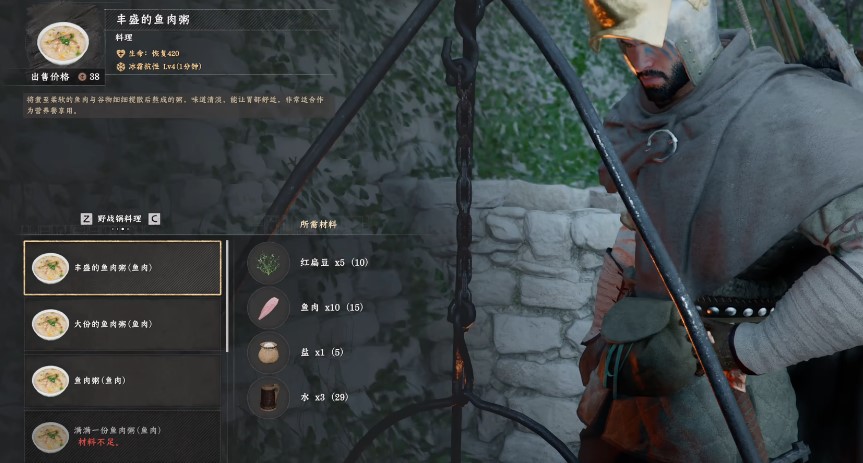Viewport: 863px width, 463px height.
Task: Choose the 大份的鱼肉粥 recipe
Action: [x=122, y=324]
